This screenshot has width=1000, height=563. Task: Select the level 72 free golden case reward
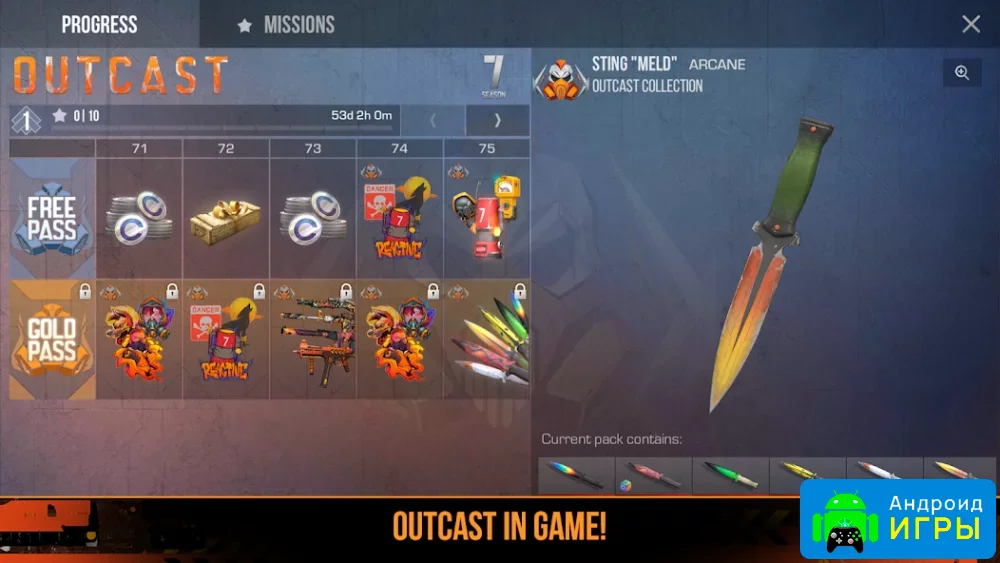pyautogui.click(x=226, y=218)
